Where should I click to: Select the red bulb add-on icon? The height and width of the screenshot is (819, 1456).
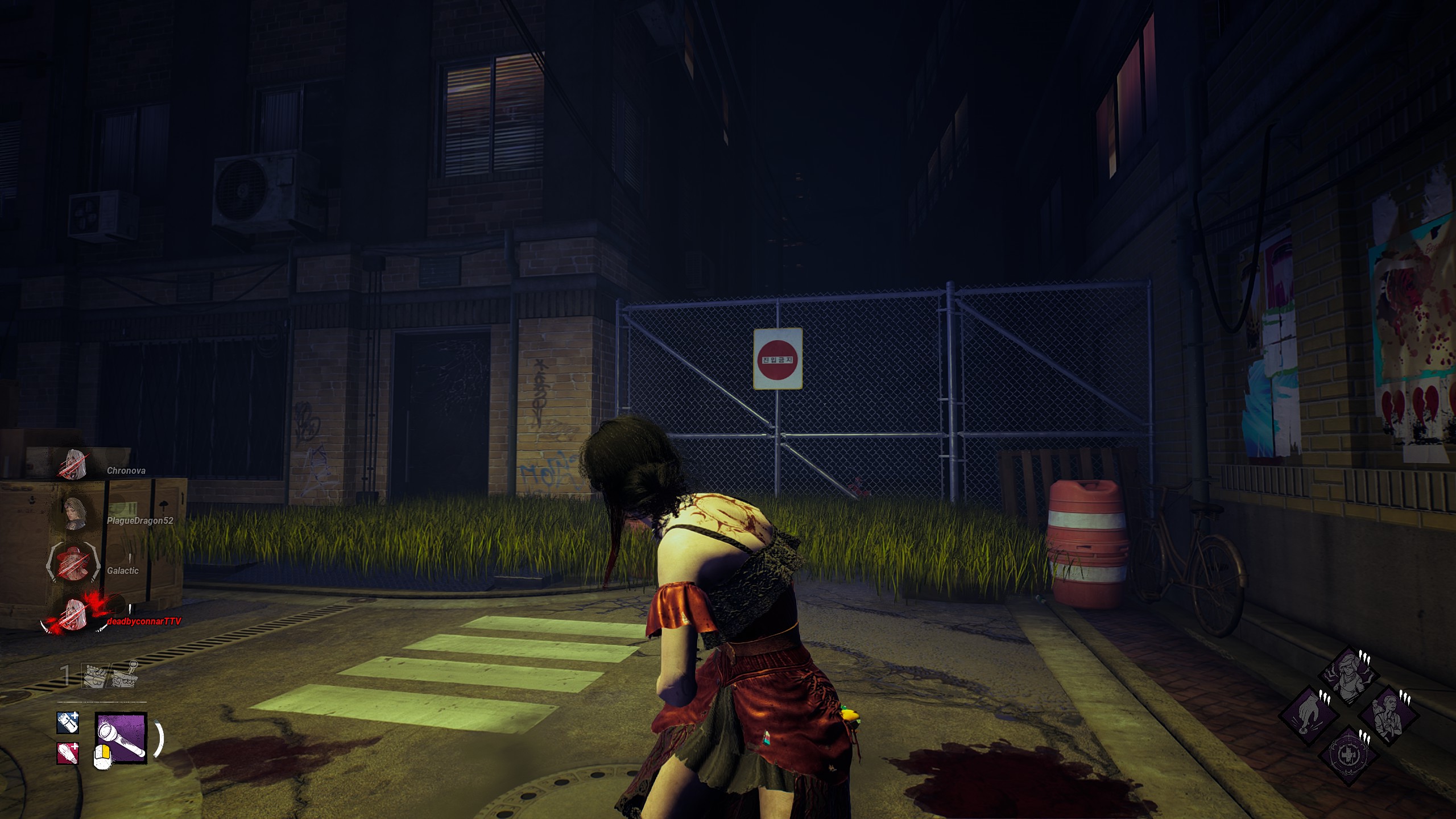tap(68, 753)
